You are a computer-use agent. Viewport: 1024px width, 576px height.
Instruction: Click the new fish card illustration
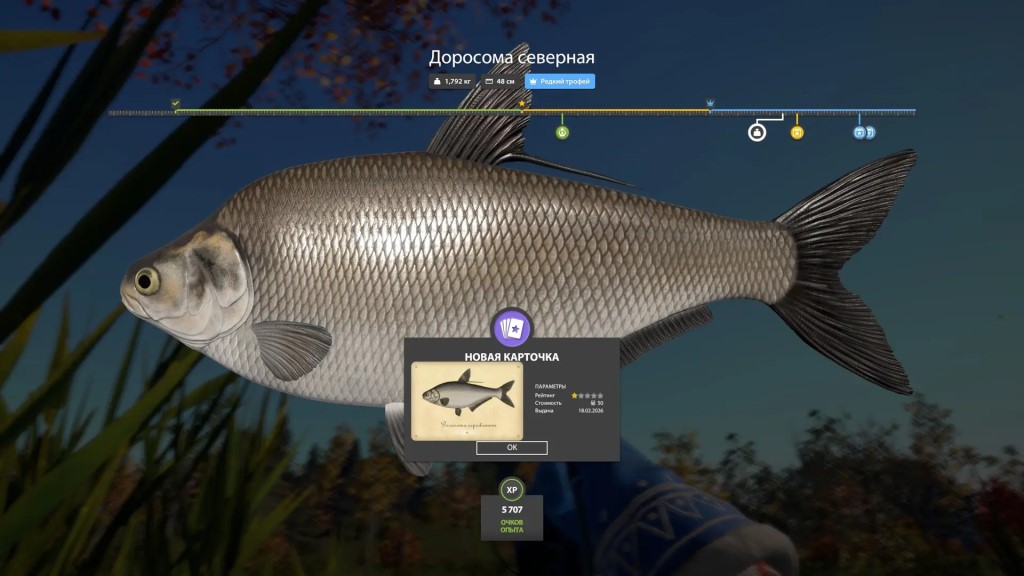(467, 401)
